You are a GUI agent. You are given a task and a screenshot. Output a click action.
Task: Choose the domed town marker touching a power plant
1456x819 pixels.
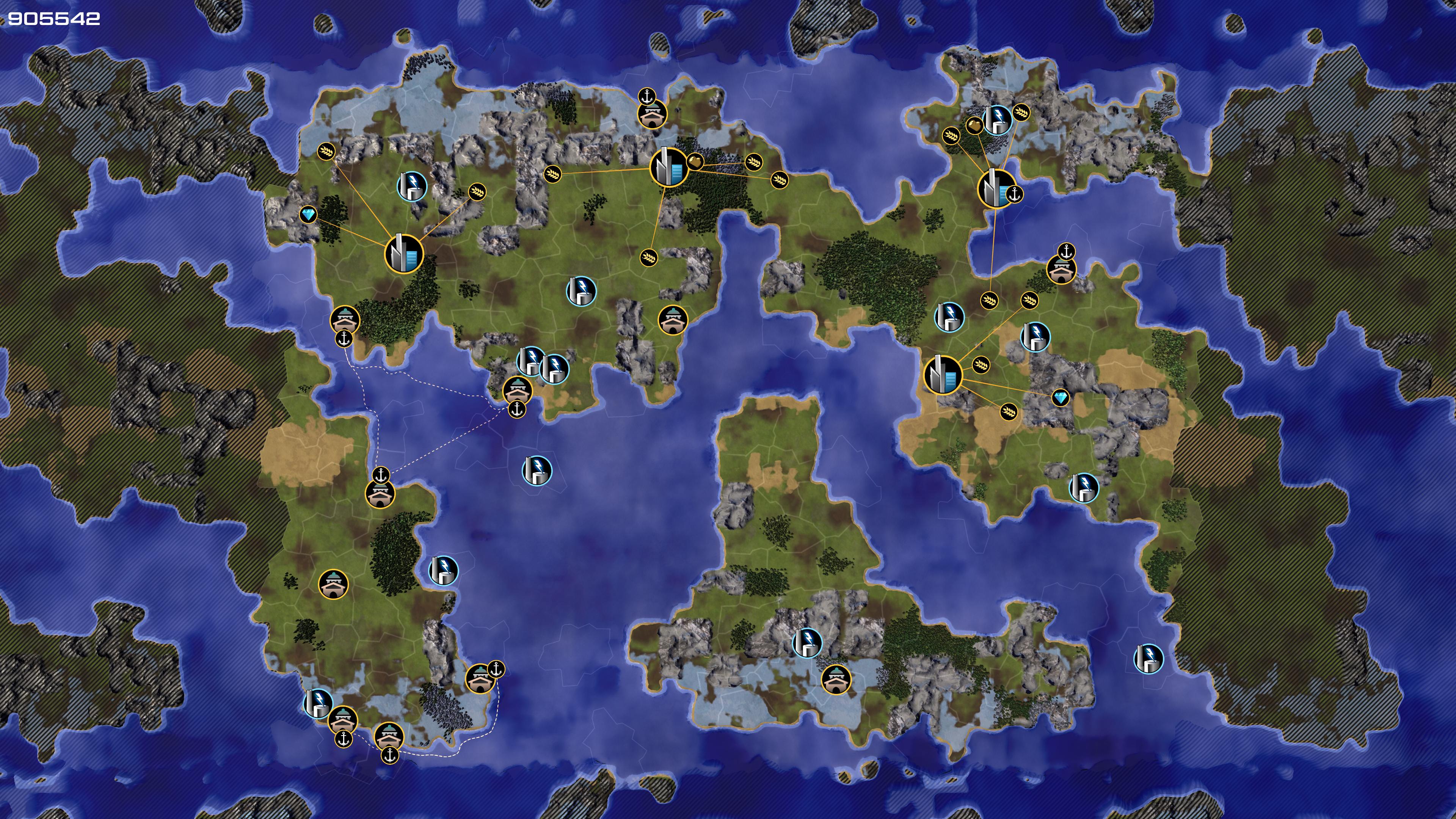pyautogui.click(x=342, y=720)
